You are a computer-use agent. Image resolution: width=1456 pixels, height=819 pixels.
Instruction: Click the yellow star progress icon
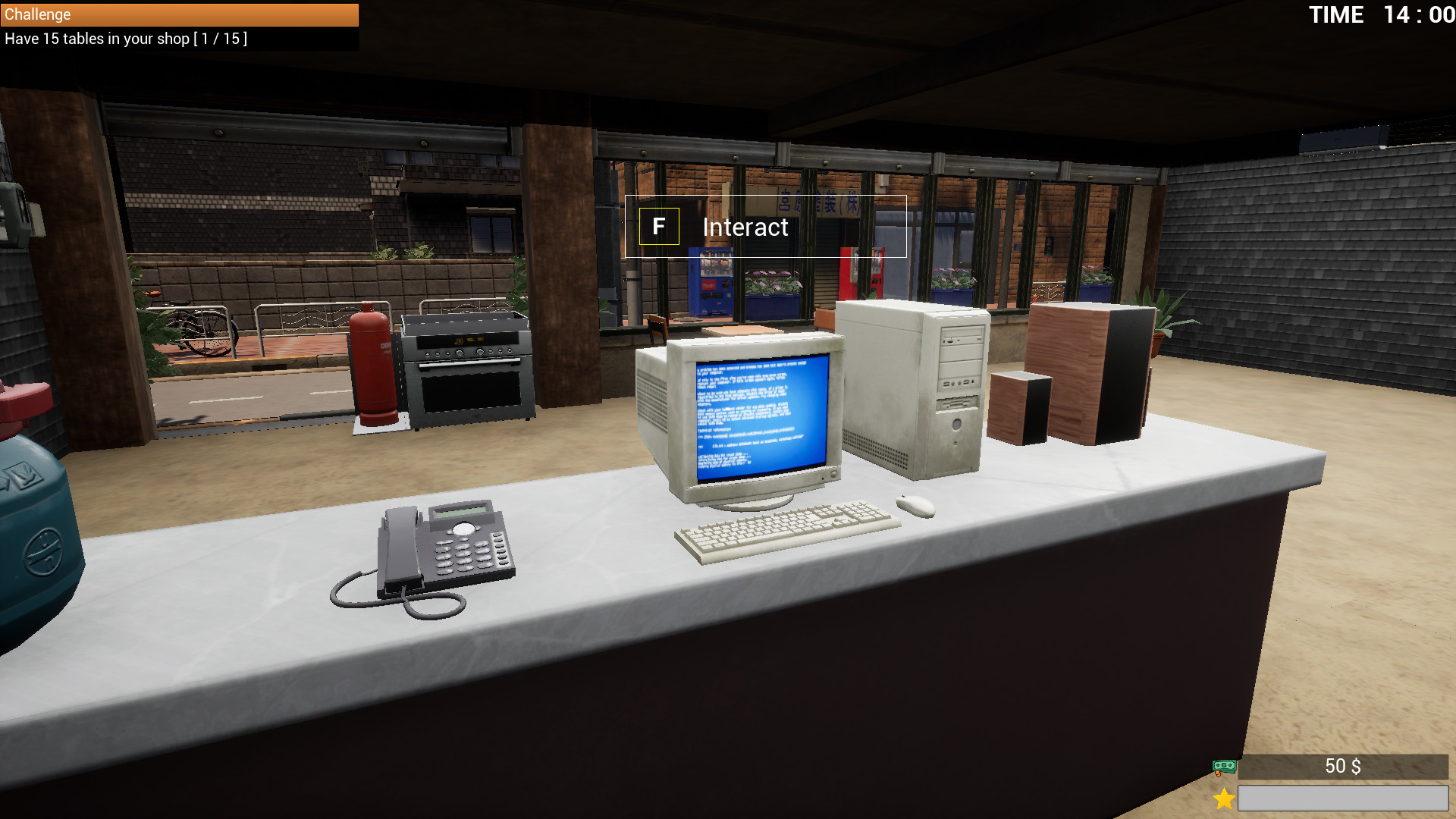(x=1223, y=797)
